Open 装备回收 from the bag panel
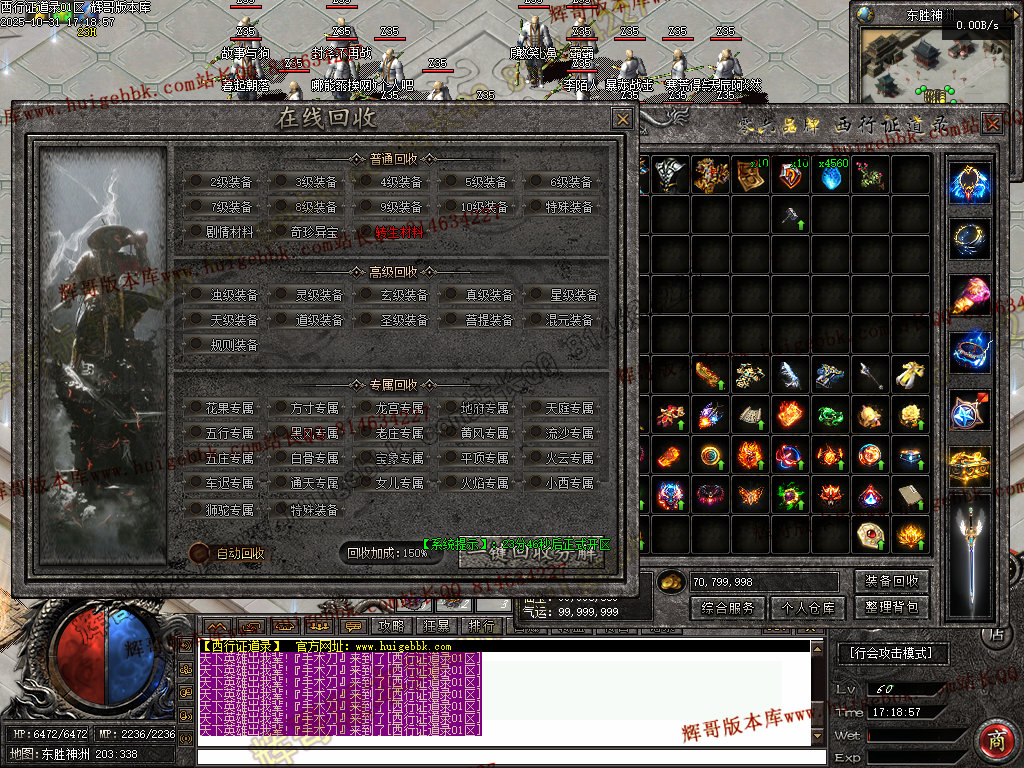 pyautogui.click(x=892, y=581)
